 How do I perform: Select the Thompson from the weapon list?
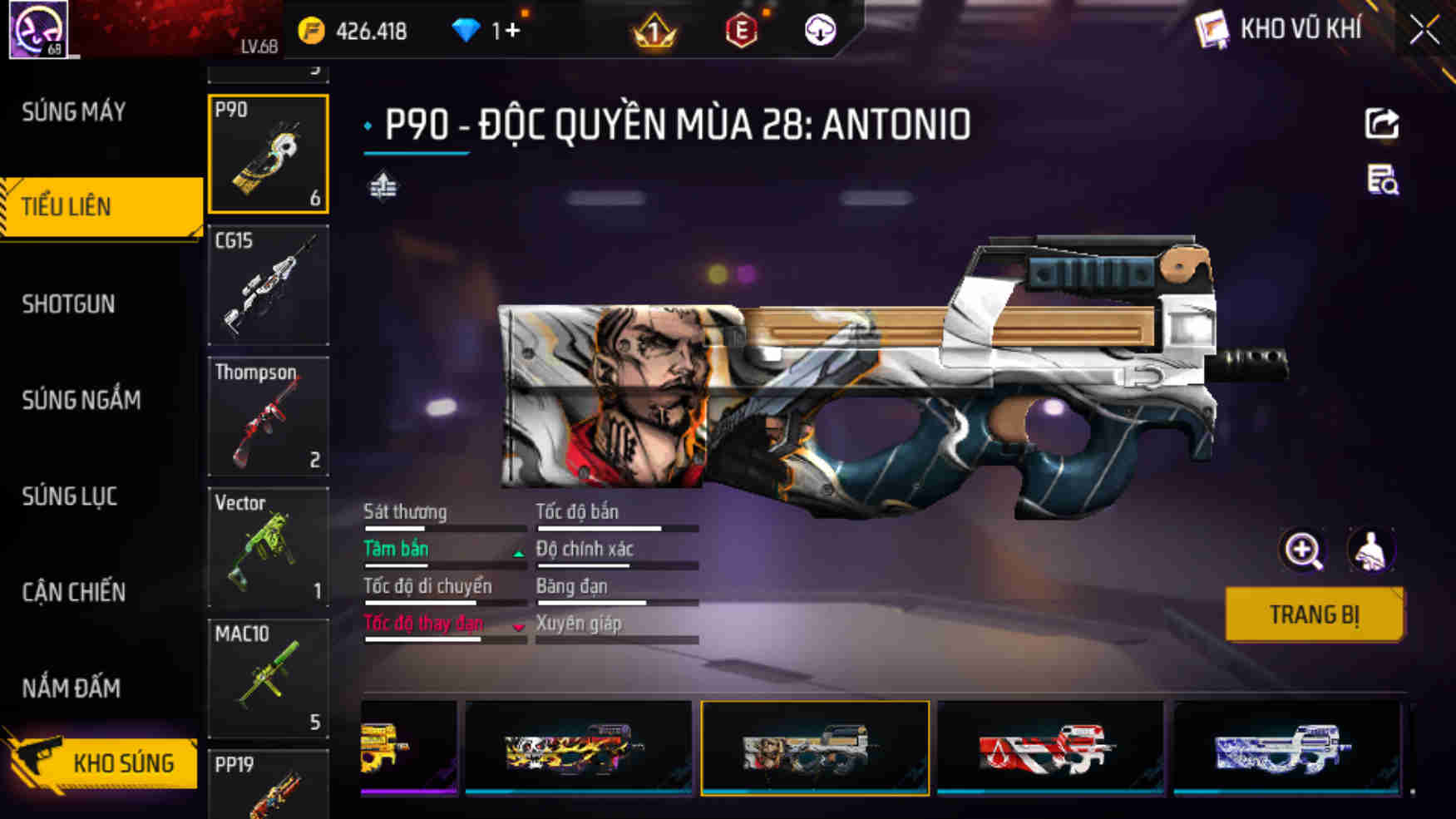(268, 417)
